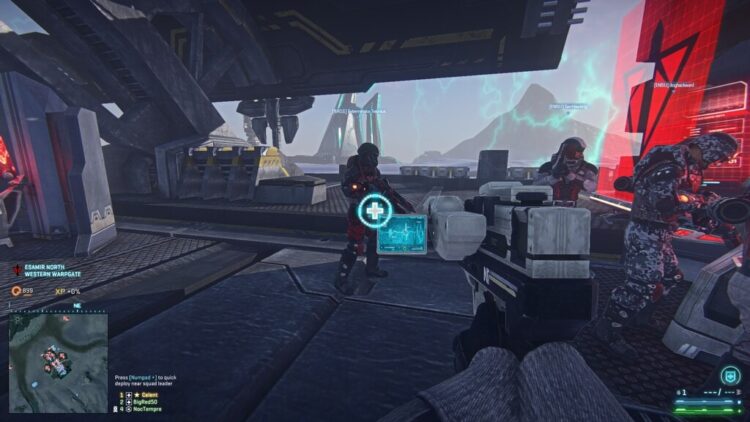Click the orange resource icon beside 899
The image size is (750, 422).
point(17,290)
